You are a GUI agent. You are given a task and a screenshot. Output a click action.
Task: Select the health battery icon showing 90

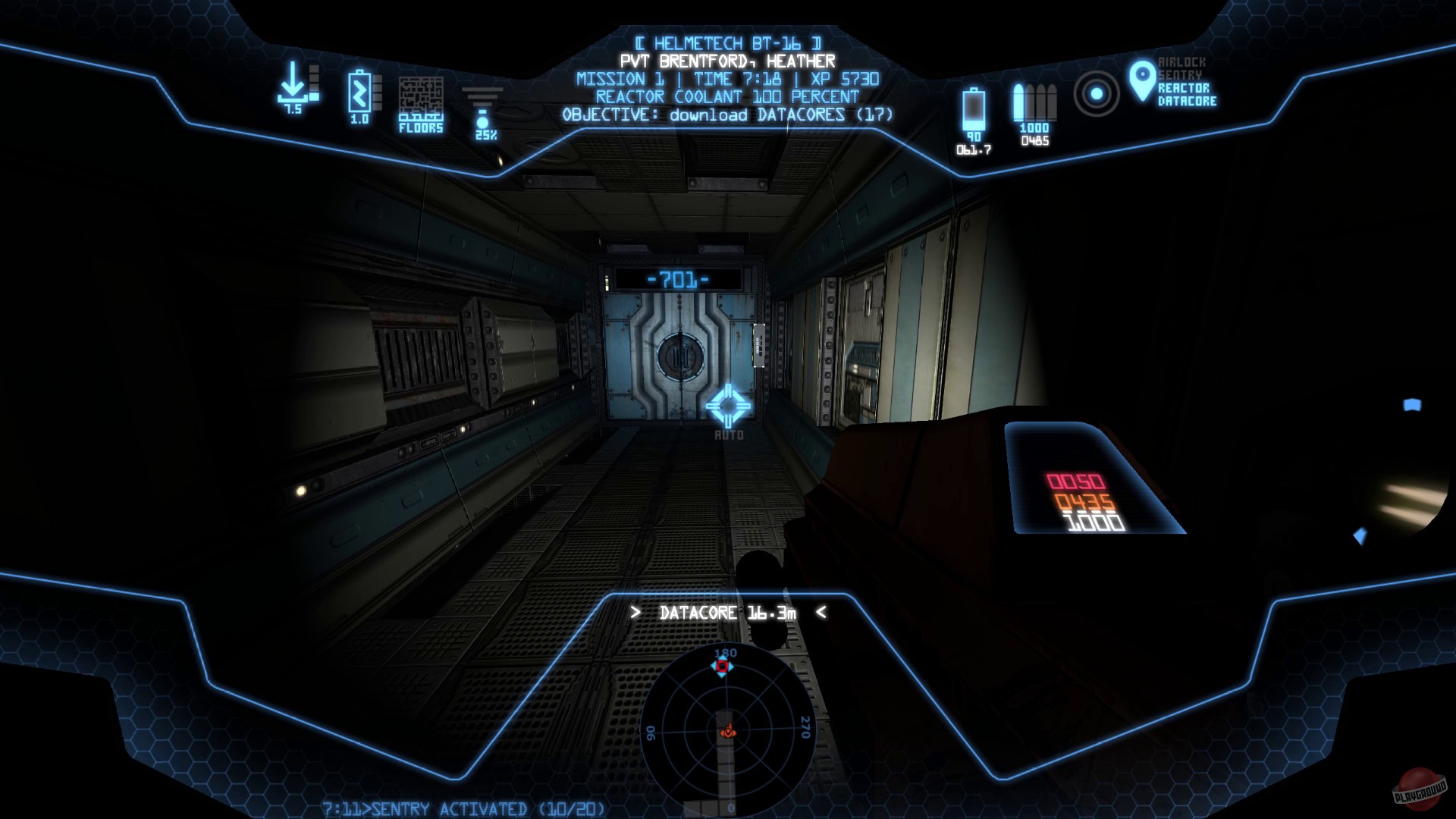pyautogui.click(x=974, y=110)
